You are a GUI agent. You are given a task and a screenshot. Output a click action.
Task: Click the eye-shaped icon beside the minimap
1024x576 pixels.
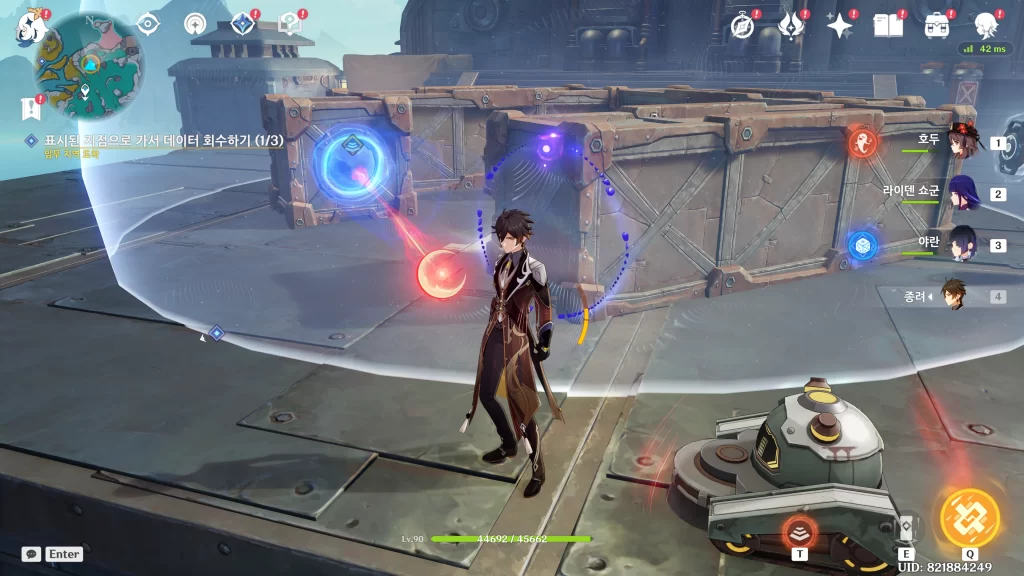(x=148, y=23)
